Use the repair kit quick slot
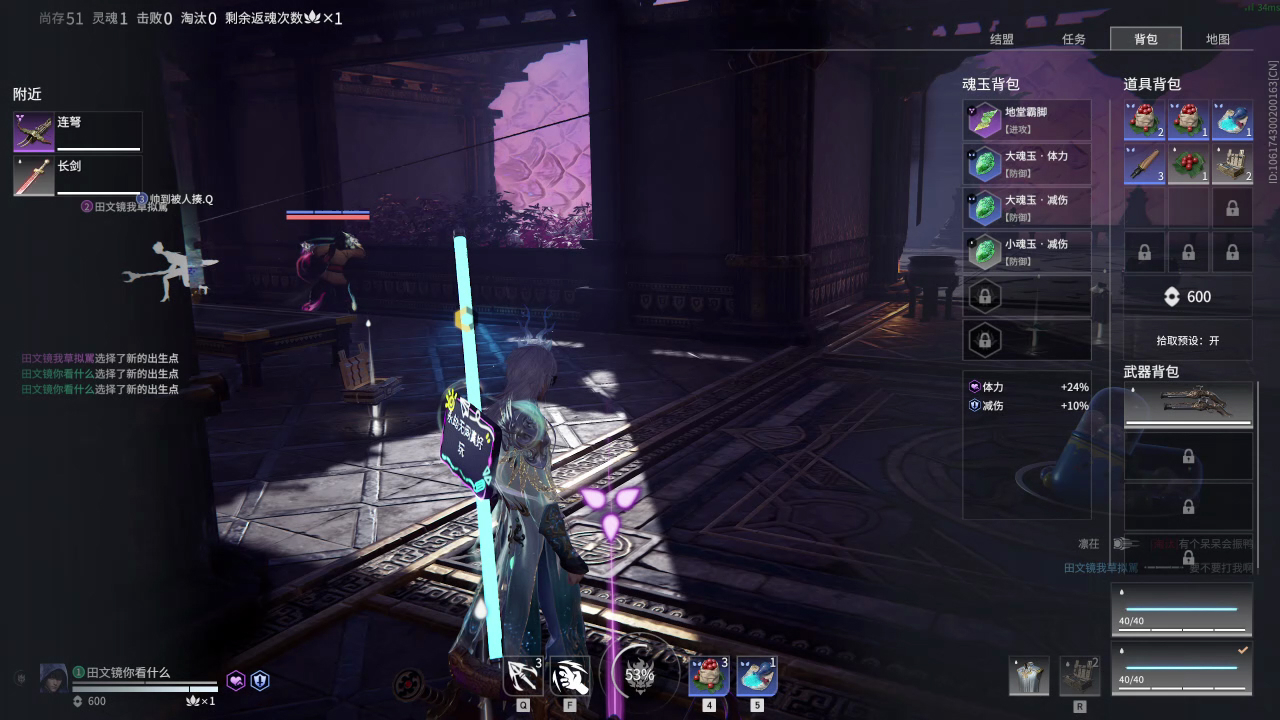1280x720 pixels. (x=1080, y=677)
